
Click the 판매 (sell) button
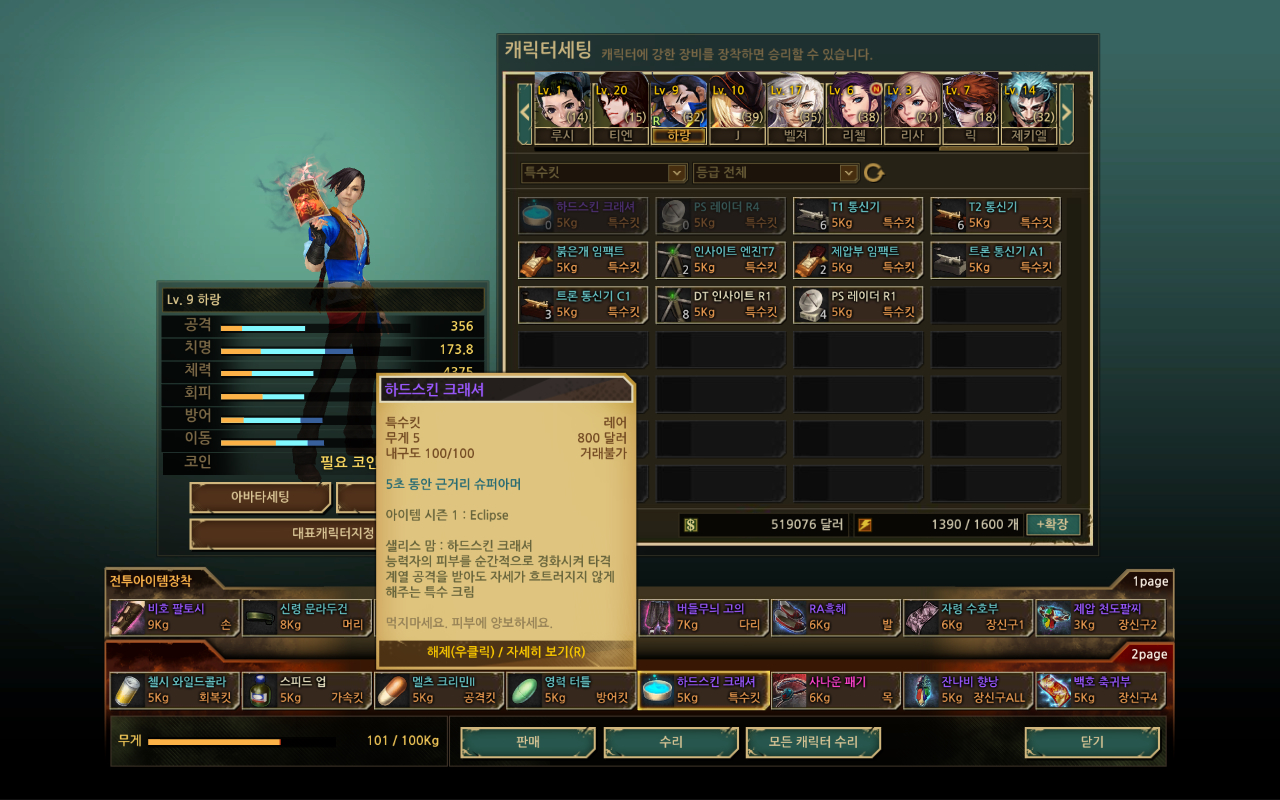tap(528, 743)
